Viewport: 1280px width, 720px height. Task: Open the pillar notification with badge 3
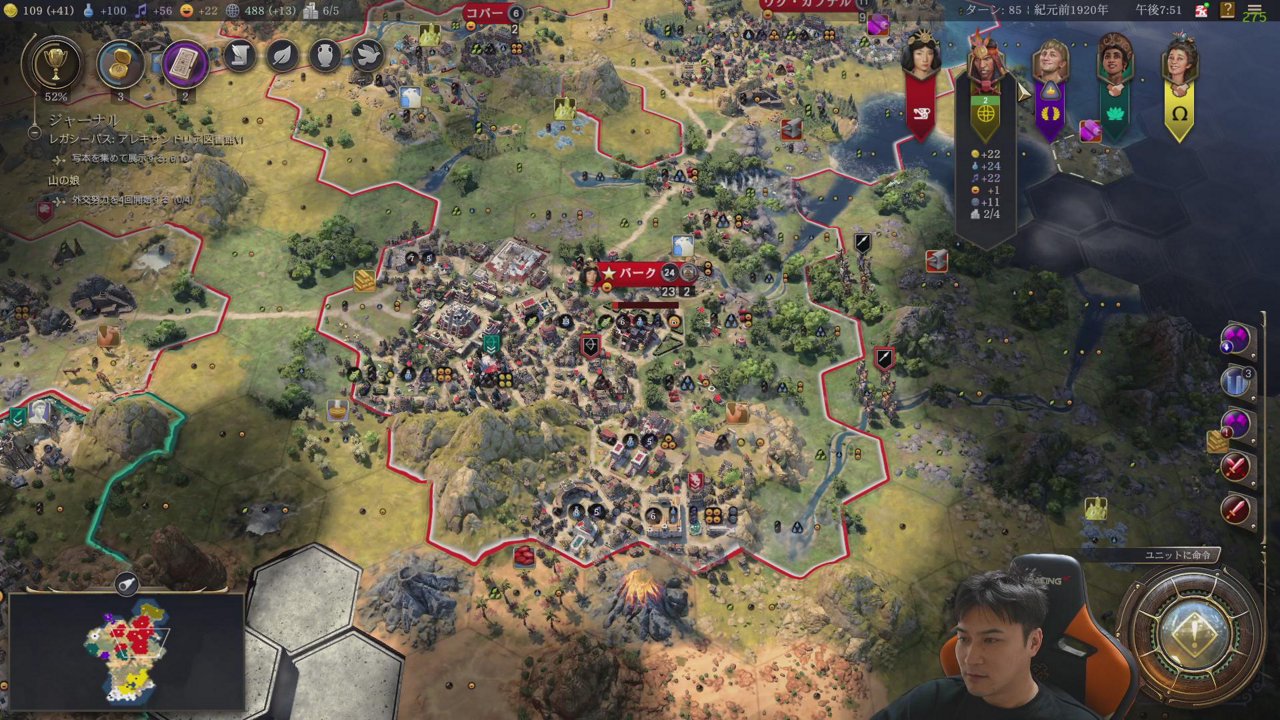pos(1237,382)
